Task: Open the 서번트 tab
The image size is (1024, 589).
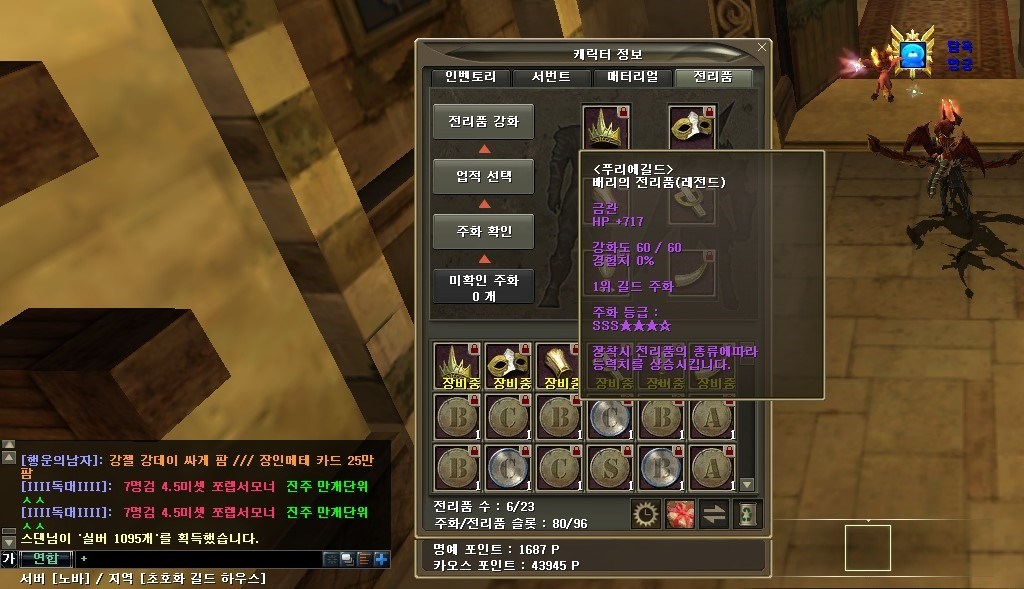Action: point(552,77)
